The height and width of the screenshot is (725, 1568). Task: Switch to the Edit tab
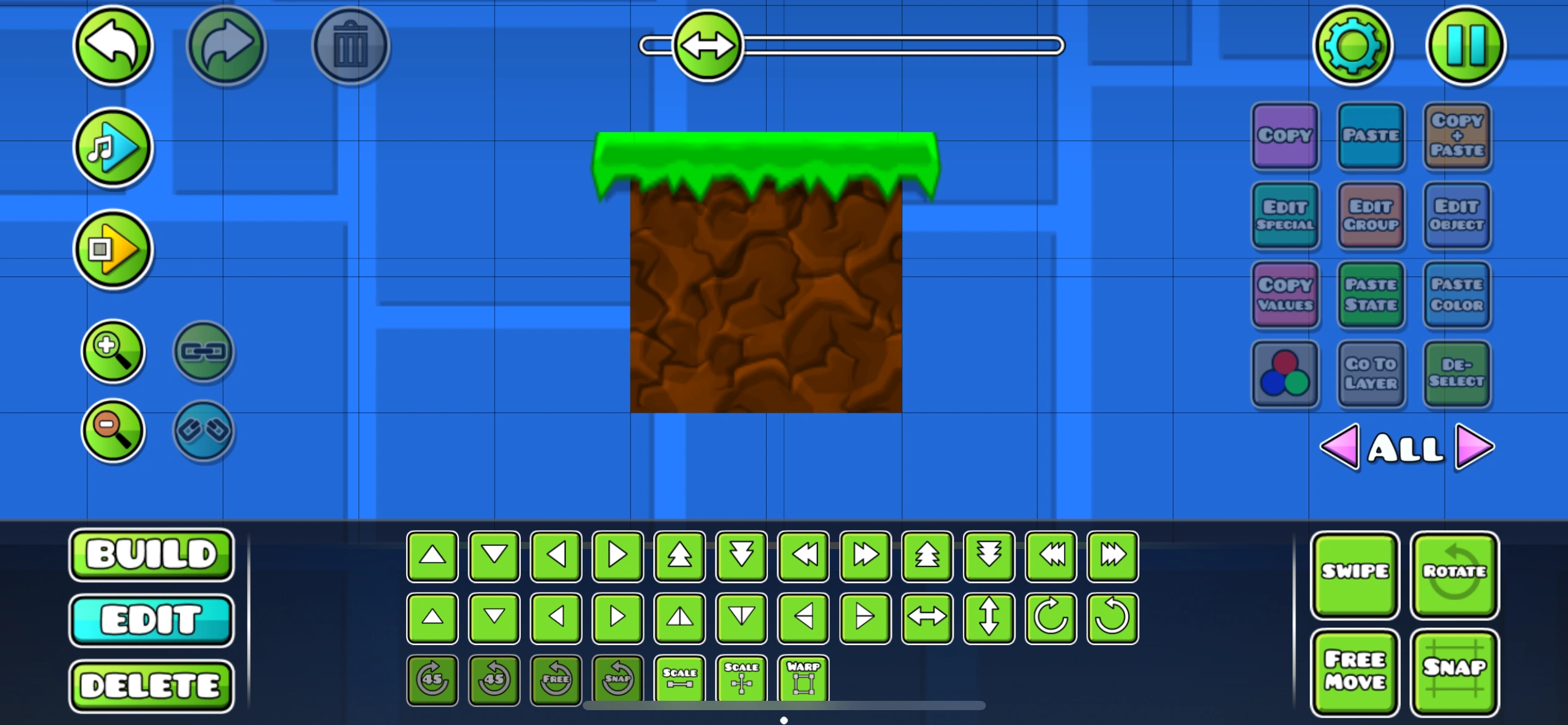151,620
